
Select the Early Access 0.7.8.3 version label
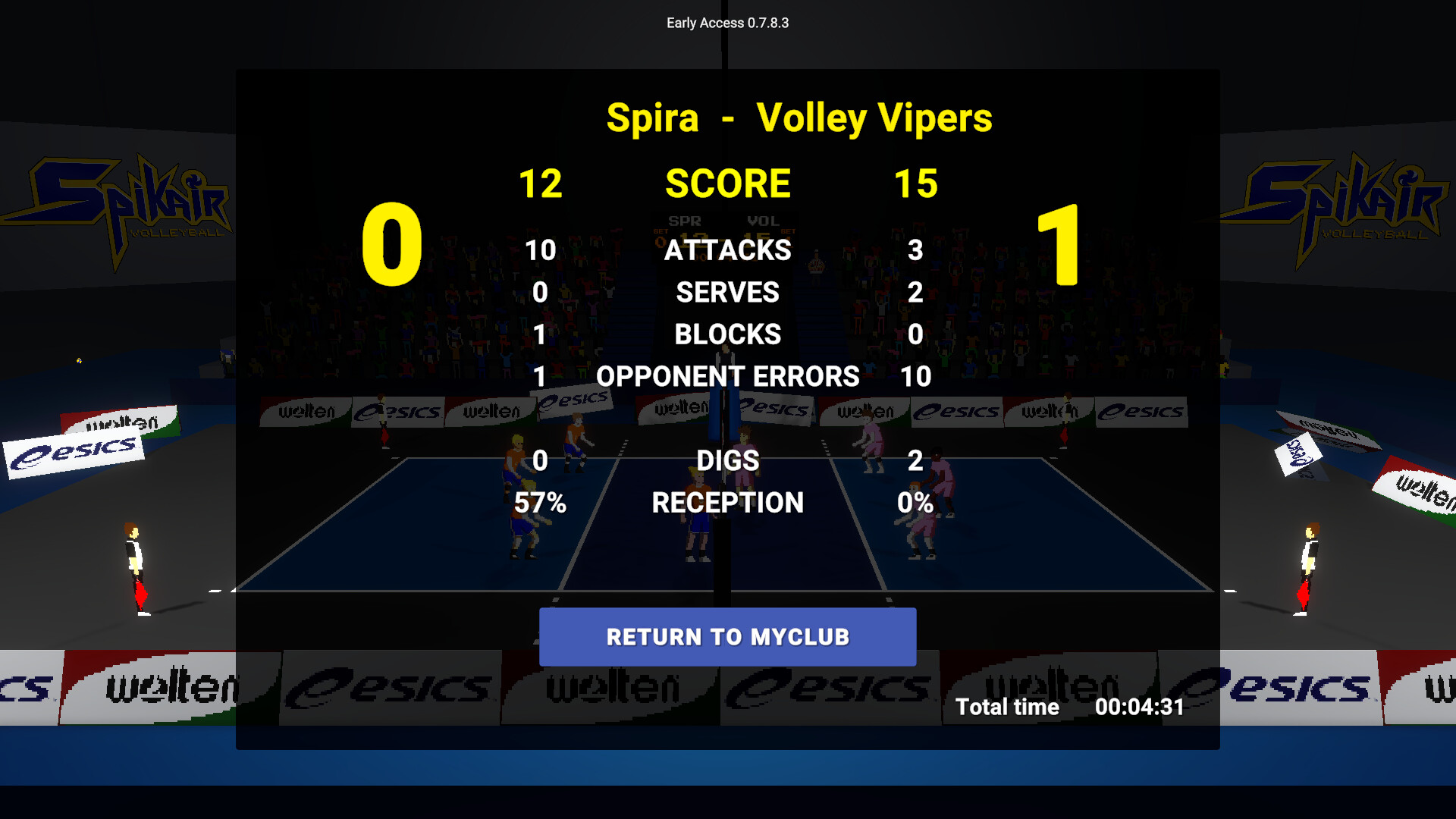tap(726, 23)
